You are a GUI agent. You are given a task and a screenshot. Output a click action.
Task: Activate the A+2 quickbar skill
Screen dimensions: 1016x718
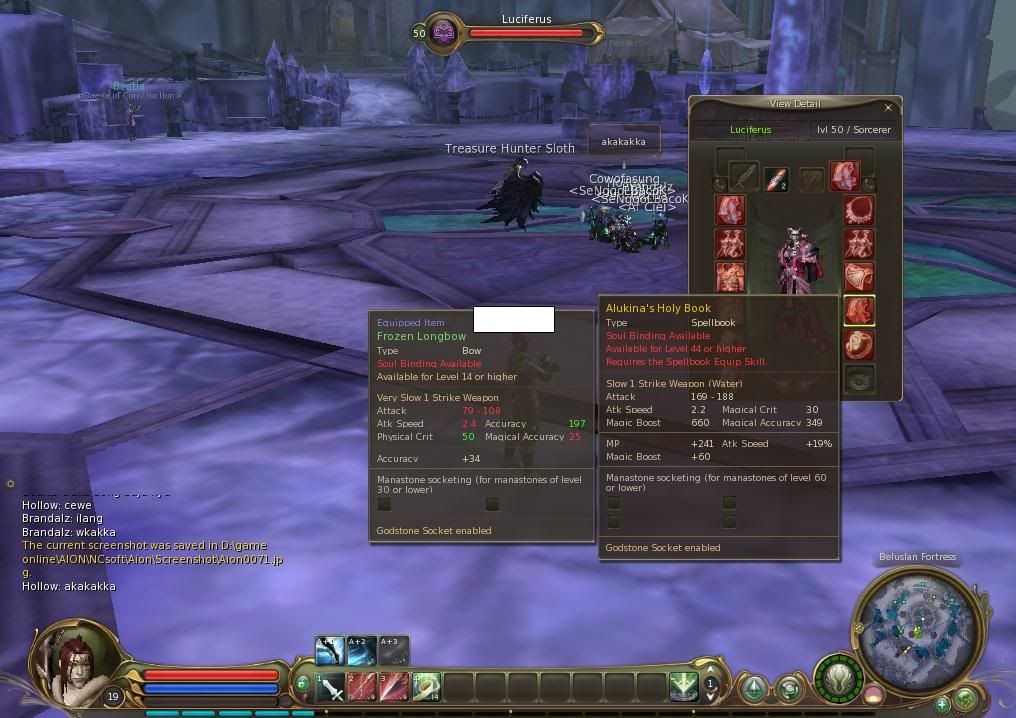pos(362,651)
